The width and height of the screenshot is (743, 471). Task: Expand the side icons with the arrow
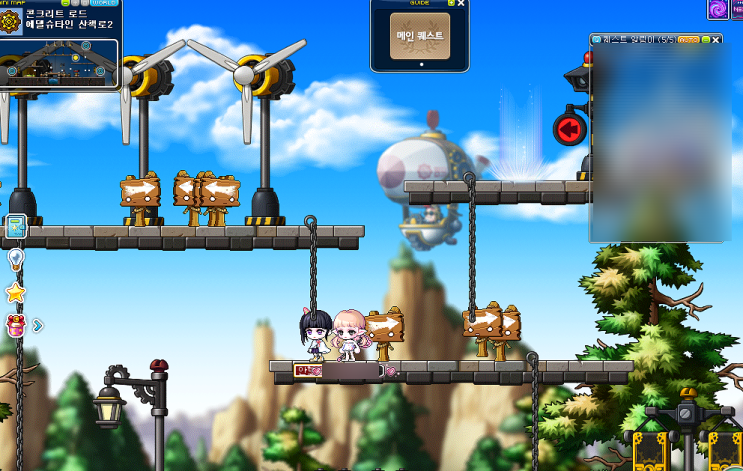37,324
